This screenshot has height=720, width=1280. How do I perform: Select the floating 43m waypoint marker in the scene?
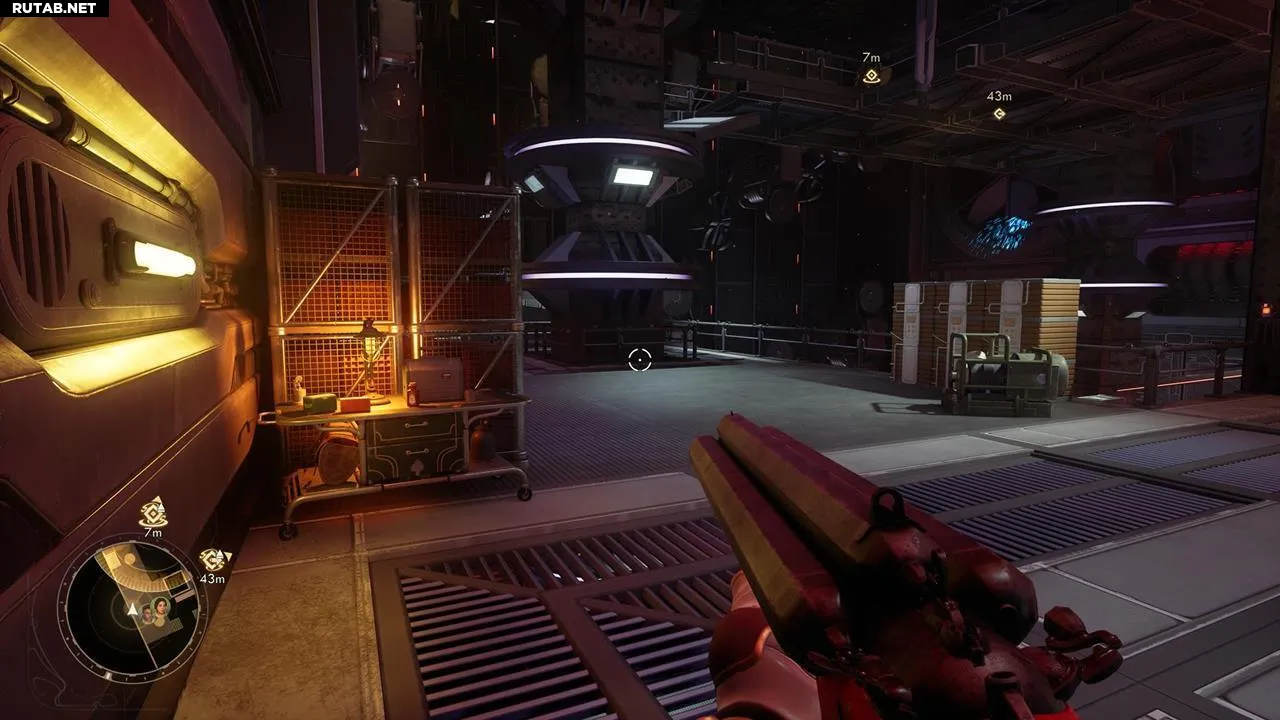click(998, 113)
